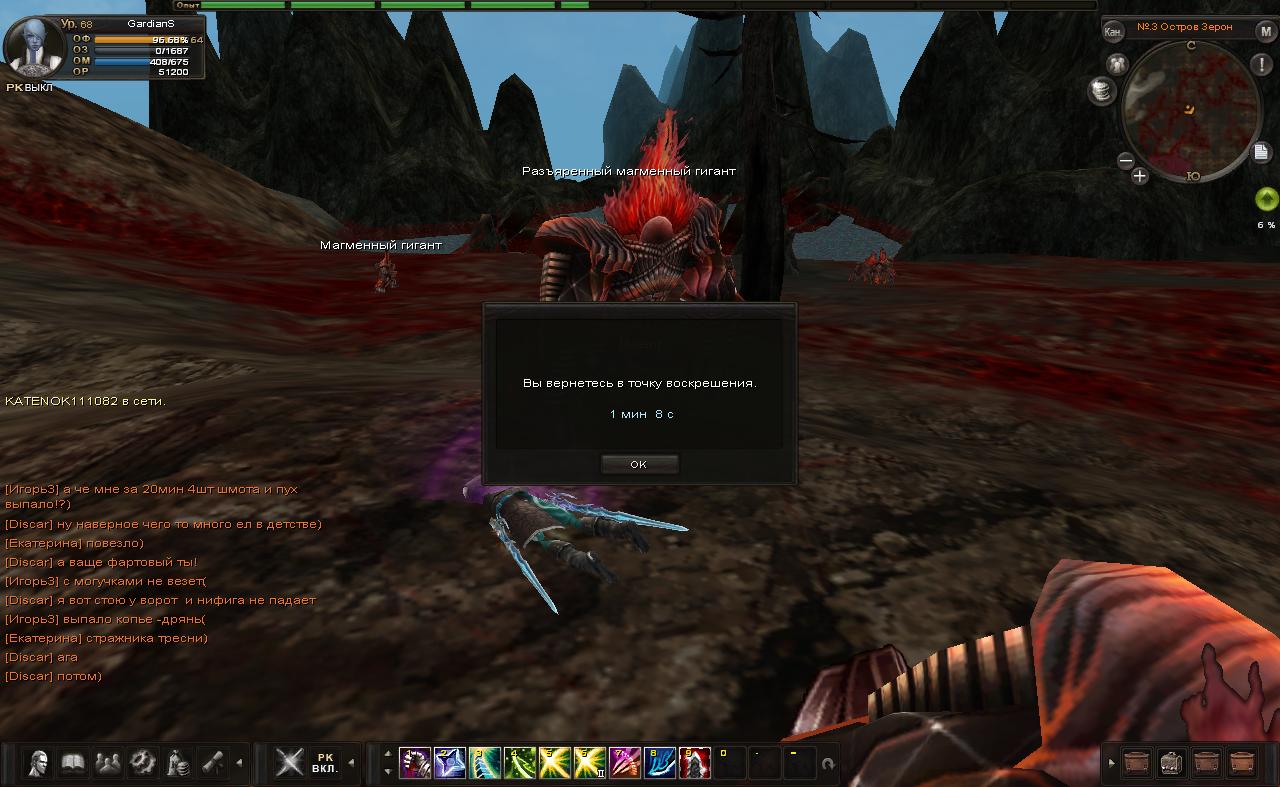Open the gear settings icon
Screen dimensions: 1280x787
(142, 763)
